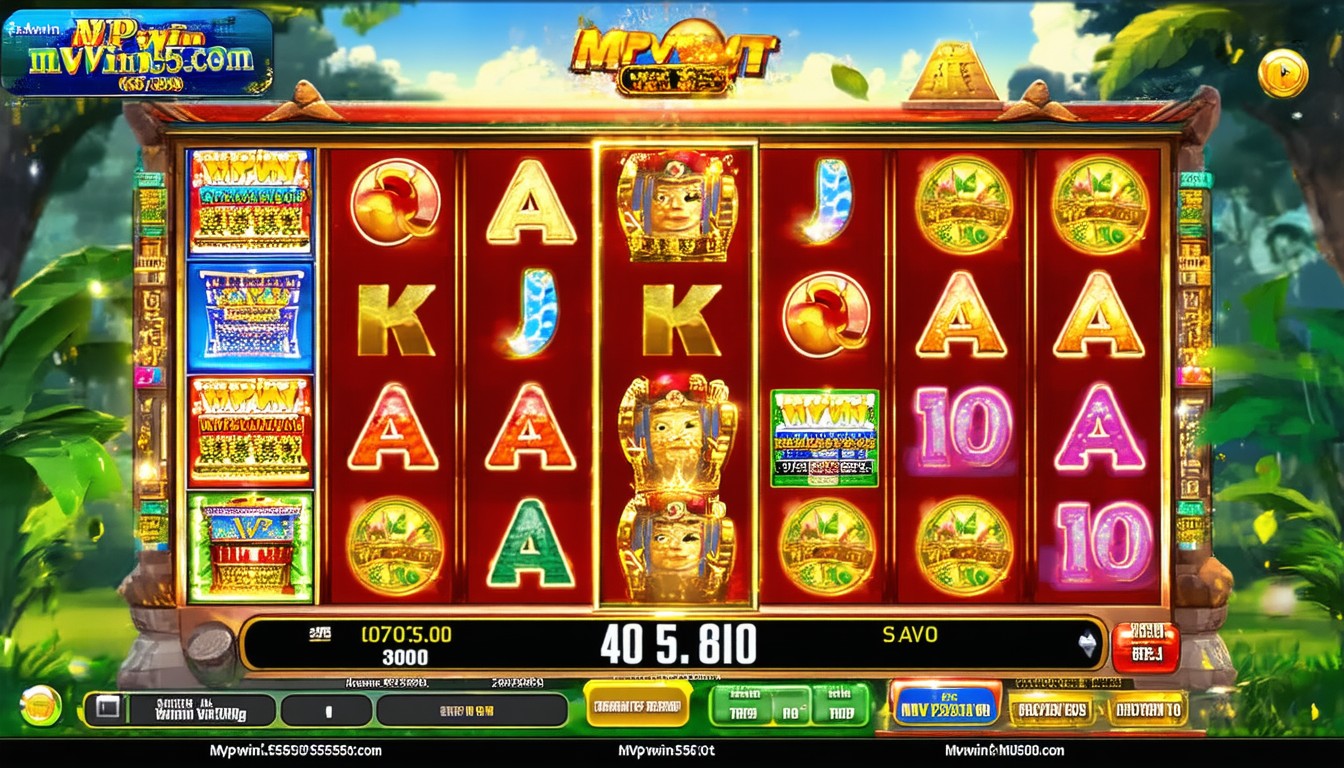Click the gold round button in the top-right corner
This screenshot has width=1344, height=768.
[1282, 73]
